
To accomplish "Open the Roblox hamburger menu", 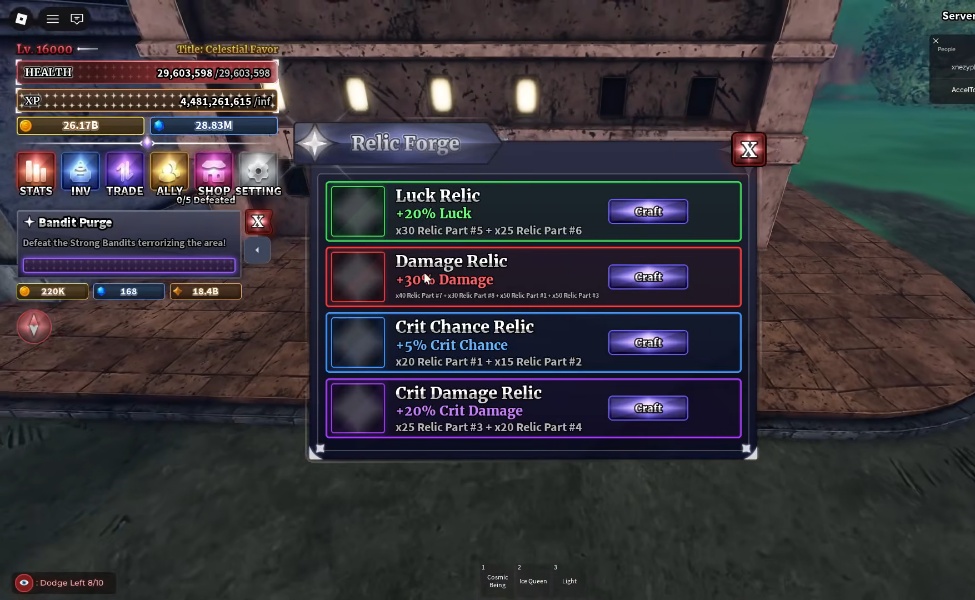I will coord(53,19).
